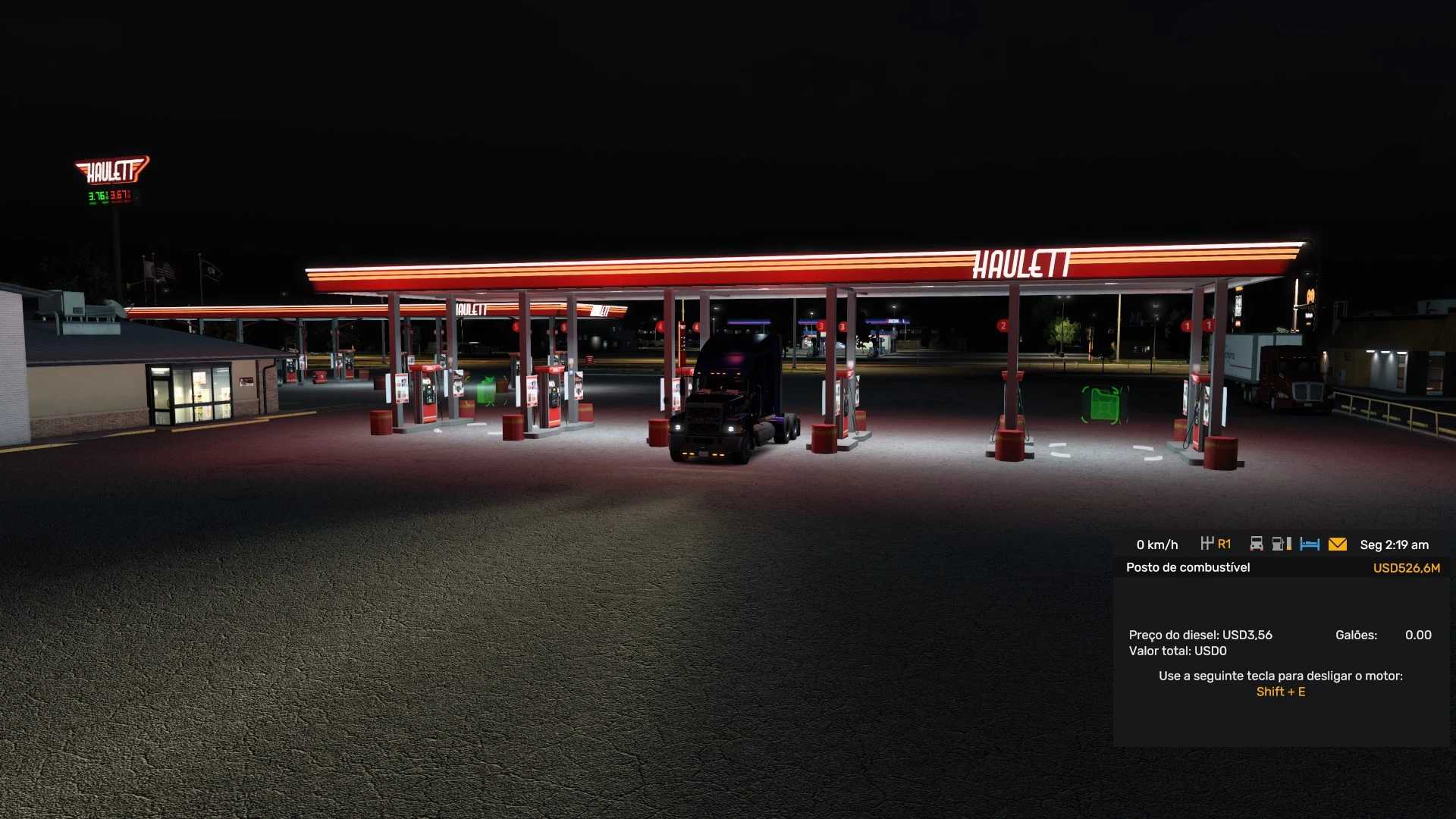Viewport: 1456px width, 819px height.
Task: Open the mail envelope icon in the status bar
Action: (1337, 543)
